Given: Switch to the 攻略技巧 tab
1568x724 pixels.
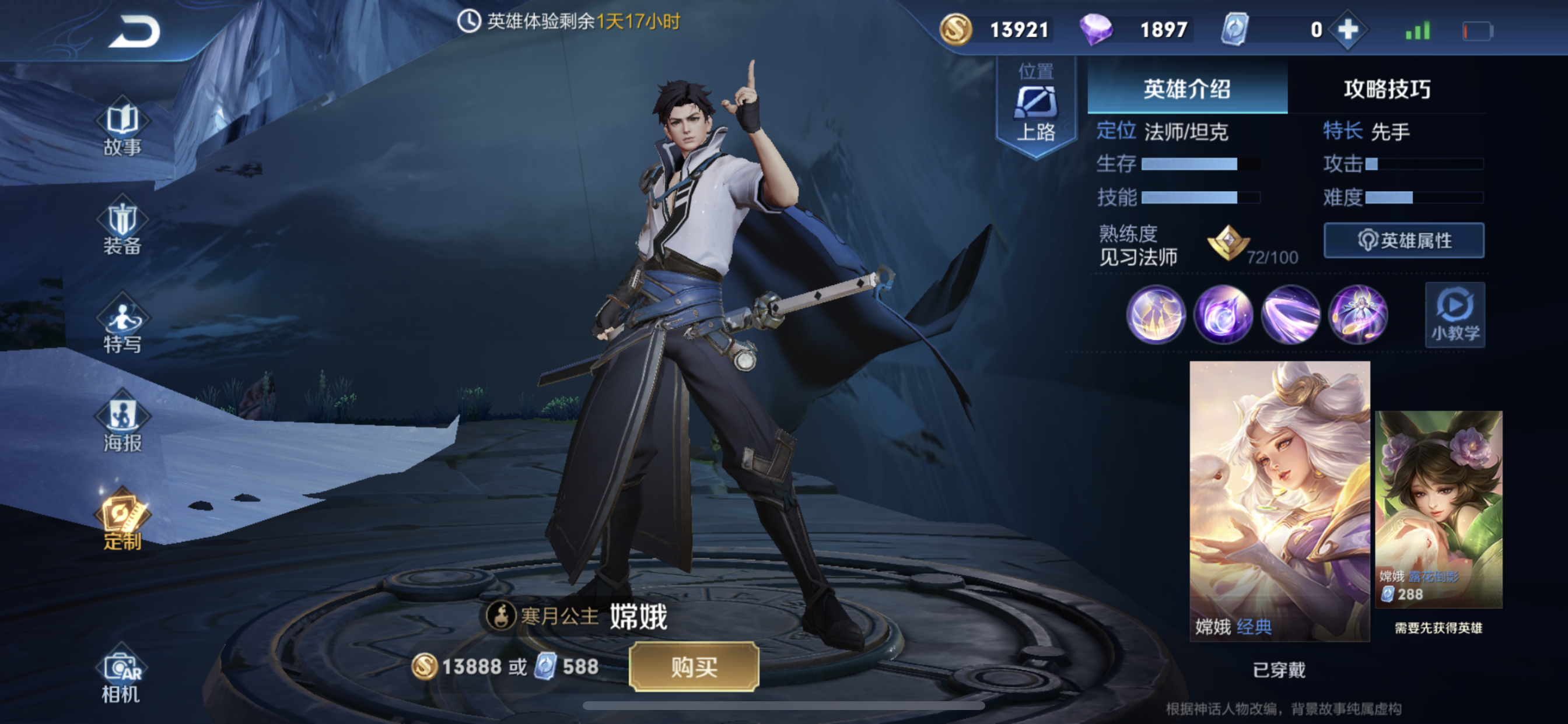Looking at the screenshot, I should [1387, 89].
